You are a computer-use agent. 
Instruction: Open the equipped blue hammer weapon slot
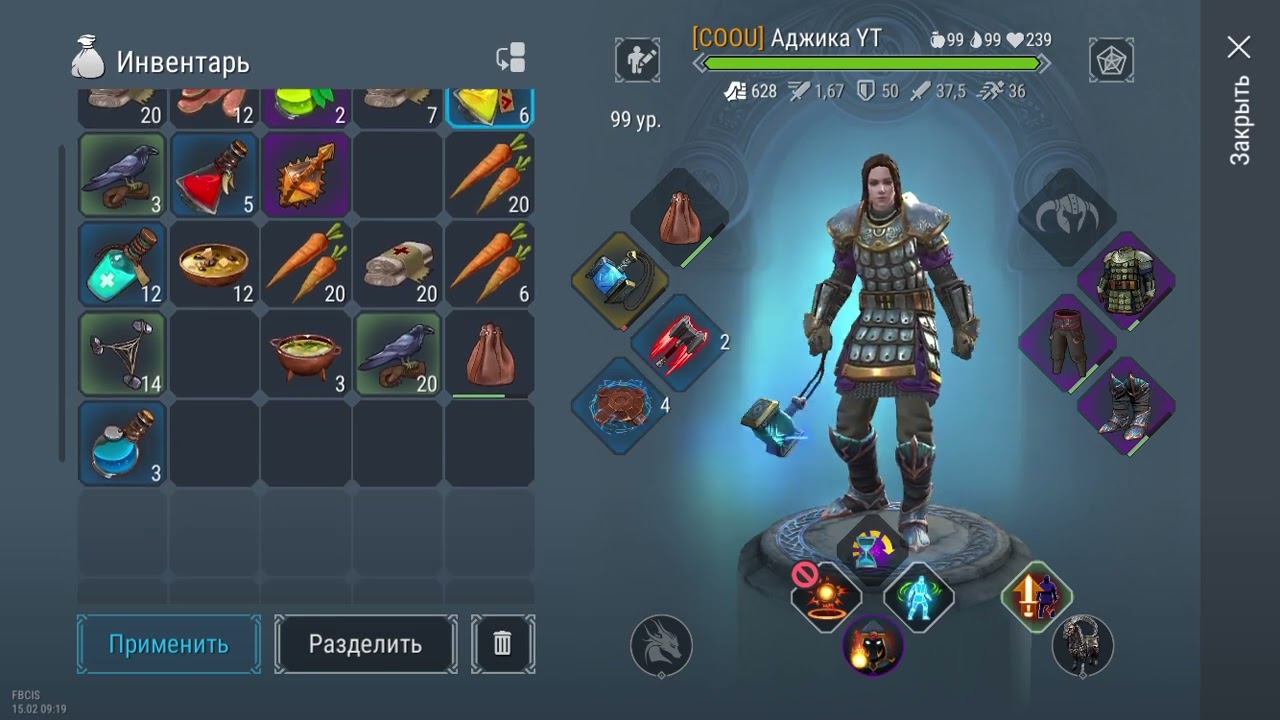(621, 280)
